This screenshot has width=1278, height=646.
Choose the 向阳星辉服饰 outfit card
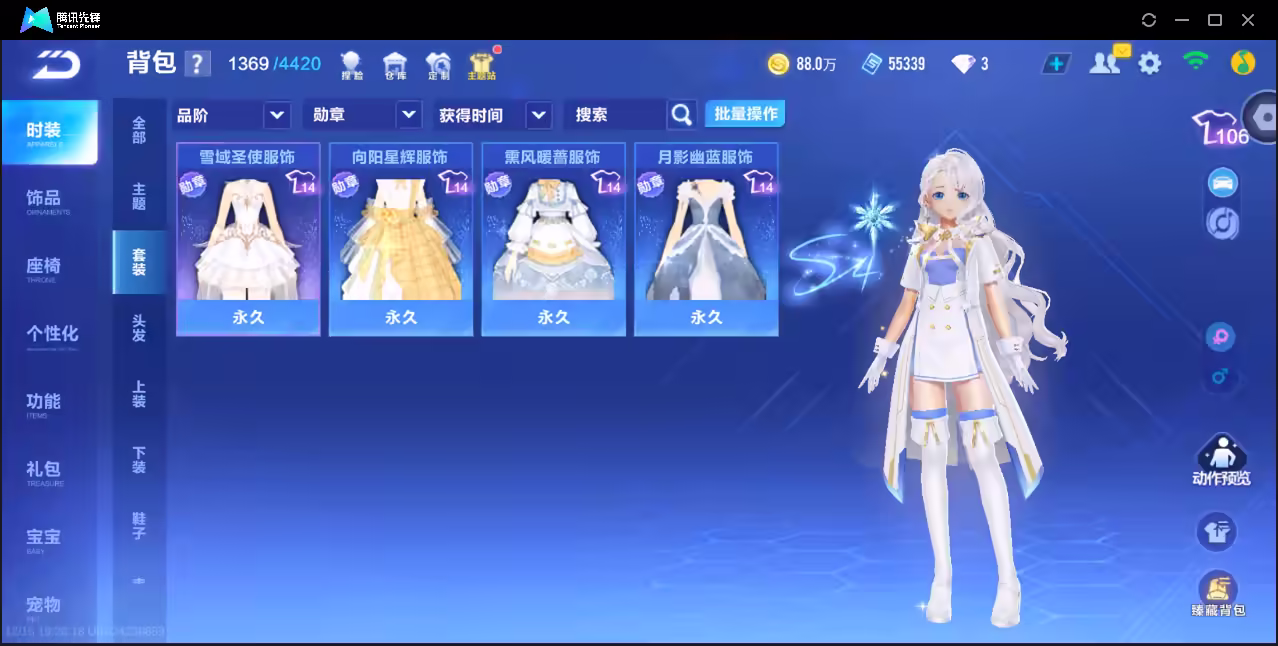[x=401, y=238]
